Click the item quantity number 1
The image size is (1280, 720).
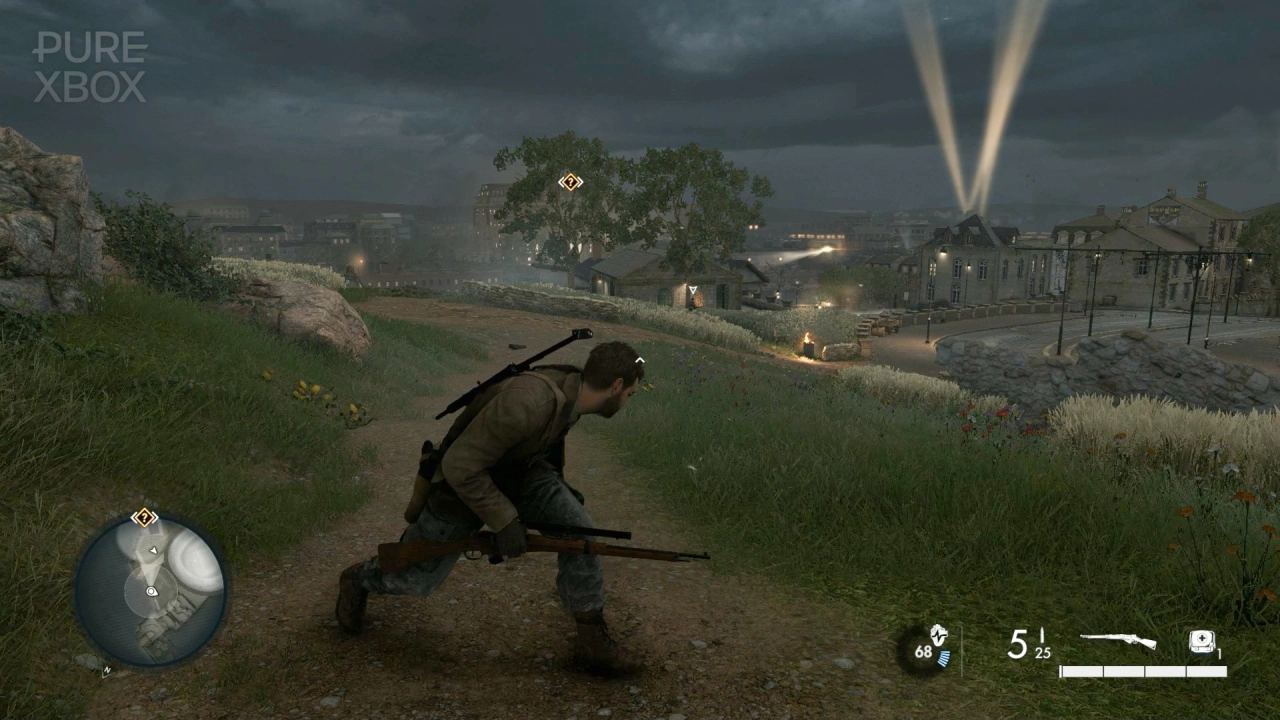[1219, 653]
